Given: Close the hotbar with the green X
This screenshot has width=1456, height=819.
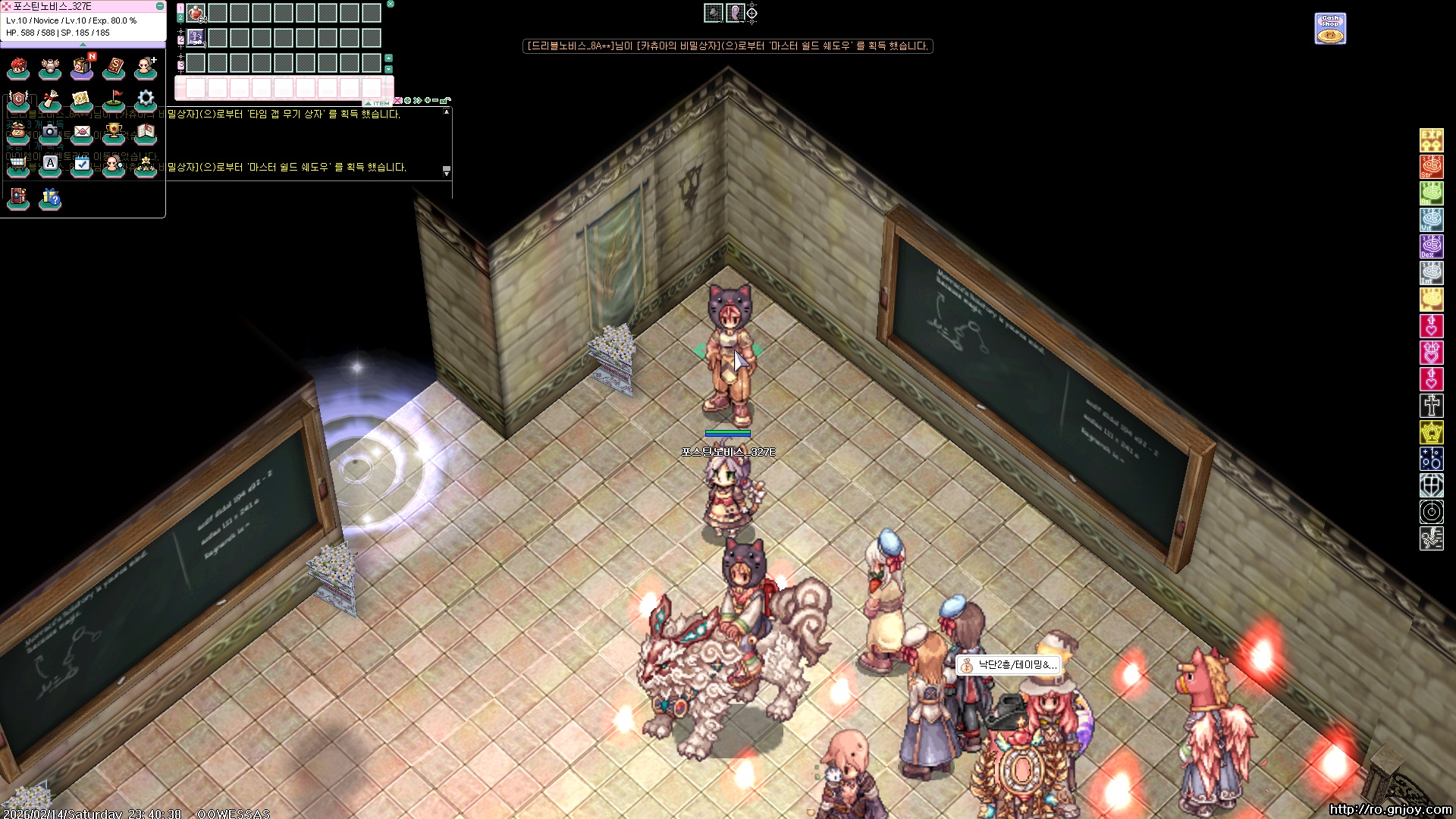Looking at the screenshot, I should [391, 4].
